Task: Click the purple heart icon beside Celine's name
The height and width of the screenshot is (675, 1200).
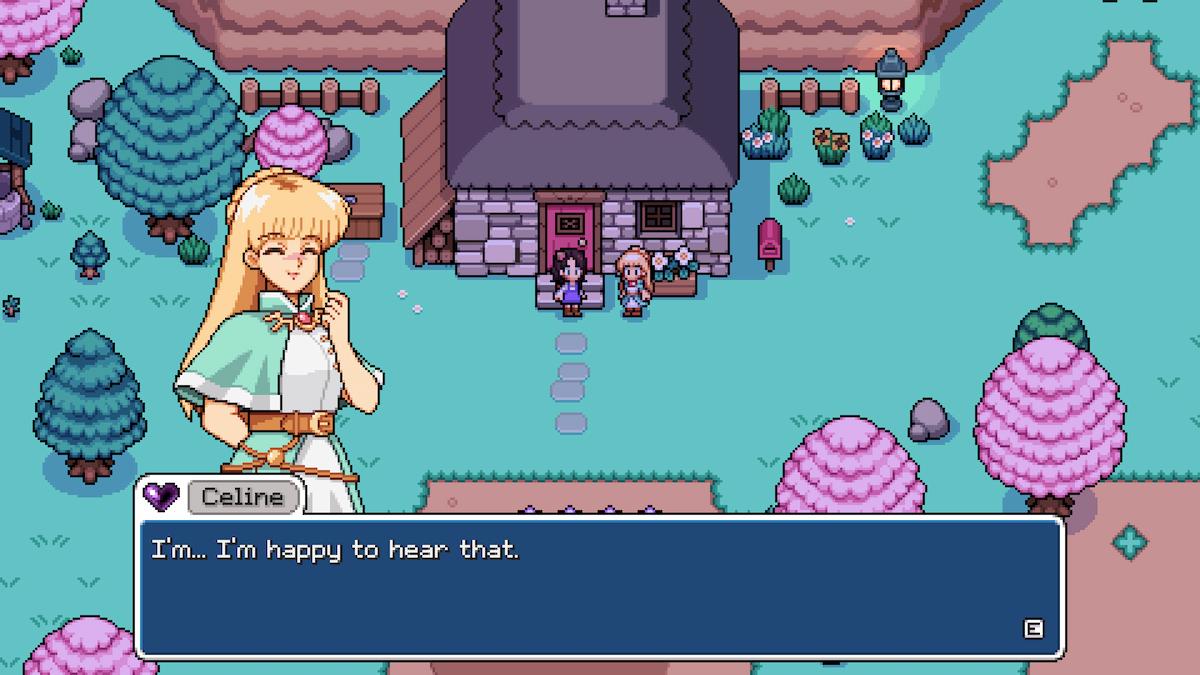Action: pyautogui.click(x=160, y=495)
